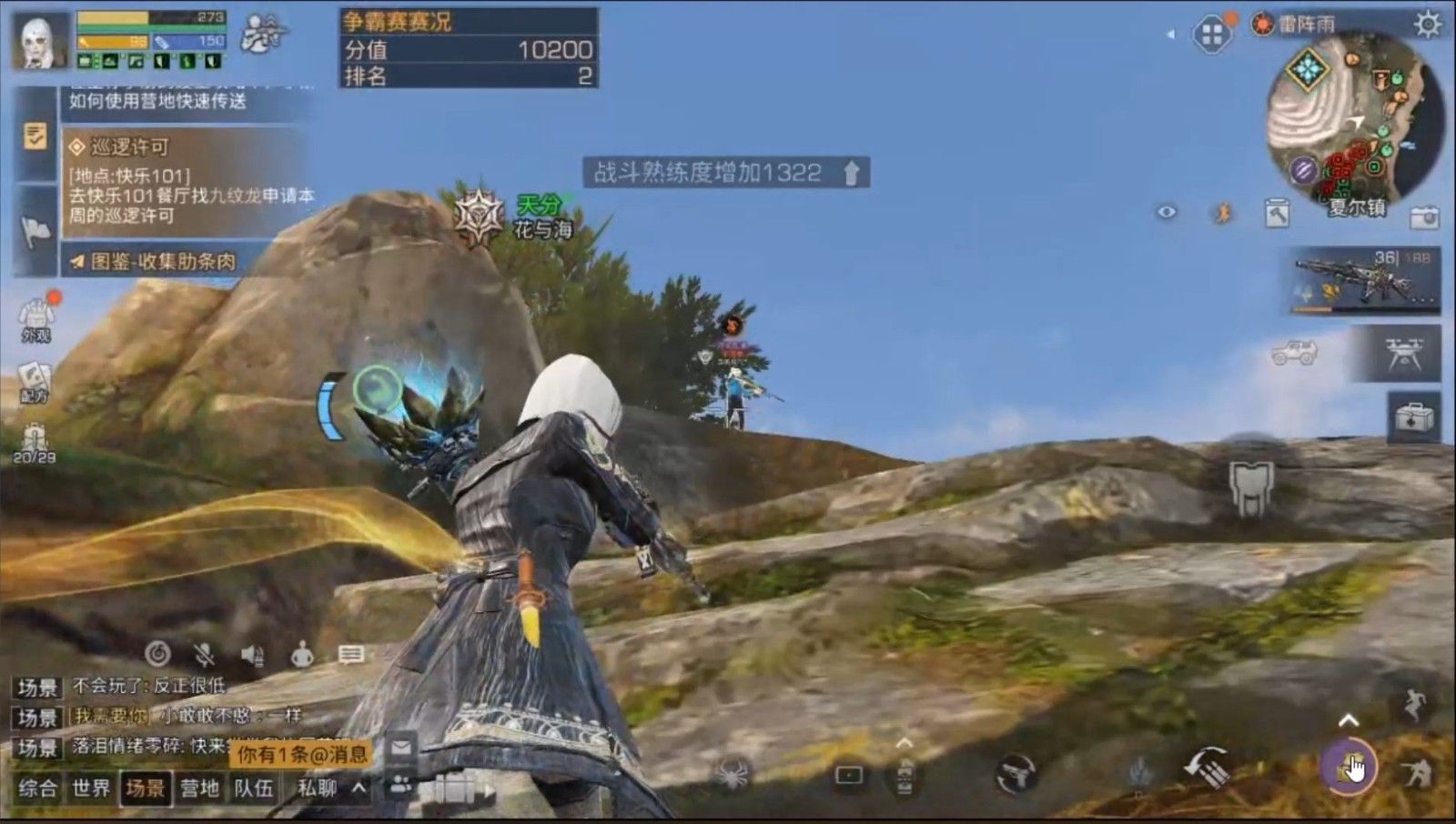This screenshot has height=824, width=1456.
Task: Open the hammer build menu
Action: (x=1278, y=214)
